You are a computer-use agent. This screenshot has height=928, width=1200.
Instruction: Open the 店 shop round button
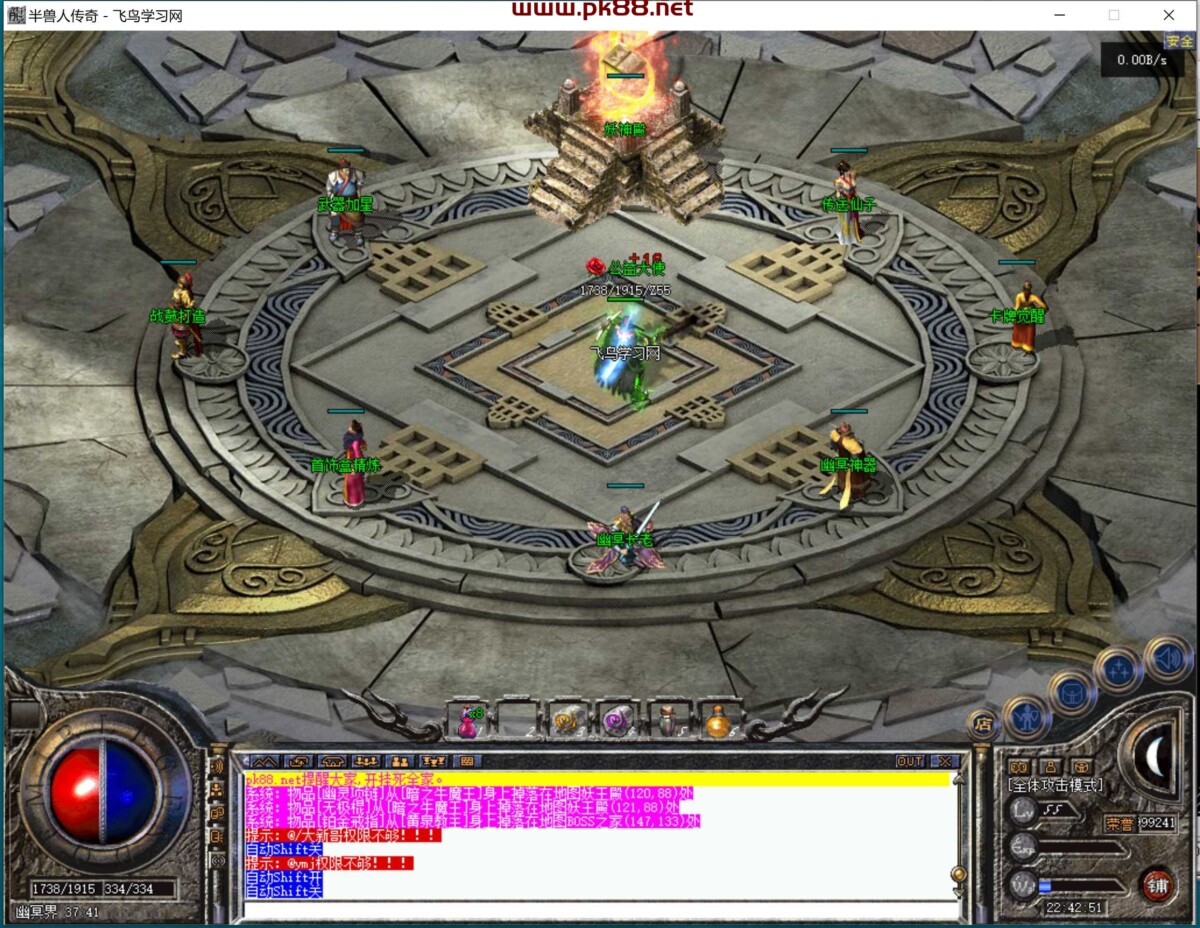click(x=984, y=724)
